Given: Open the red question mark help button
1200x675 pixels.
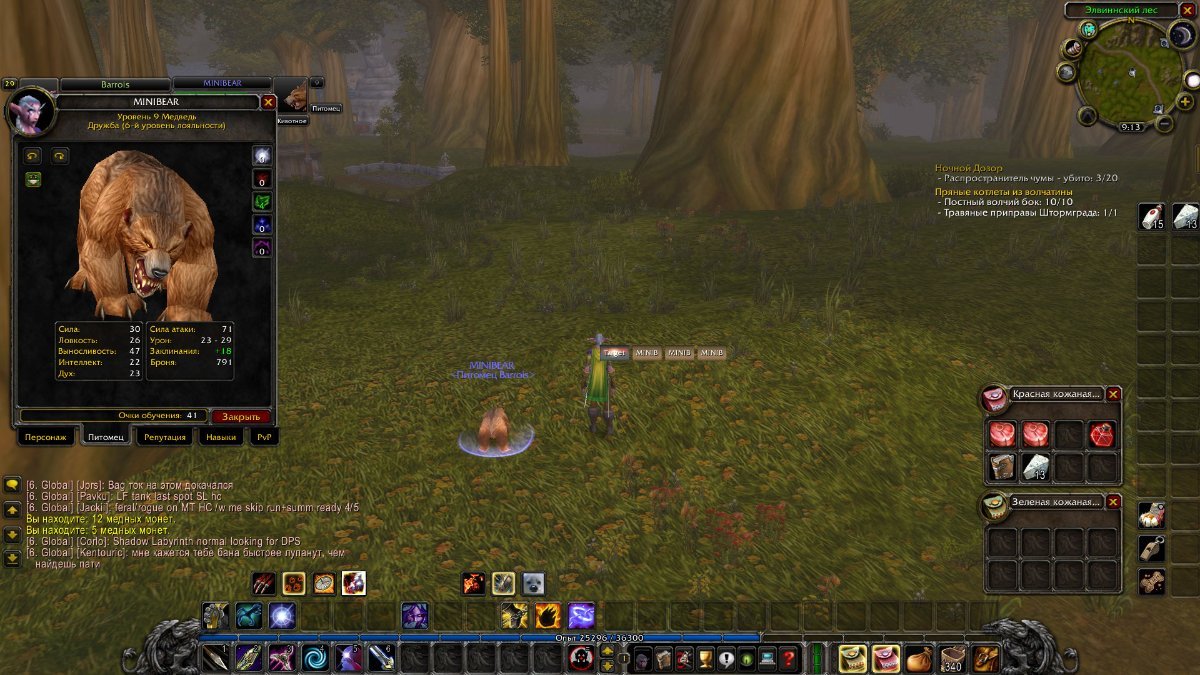Looking at the screenshot, I should (x=789, y=658).
